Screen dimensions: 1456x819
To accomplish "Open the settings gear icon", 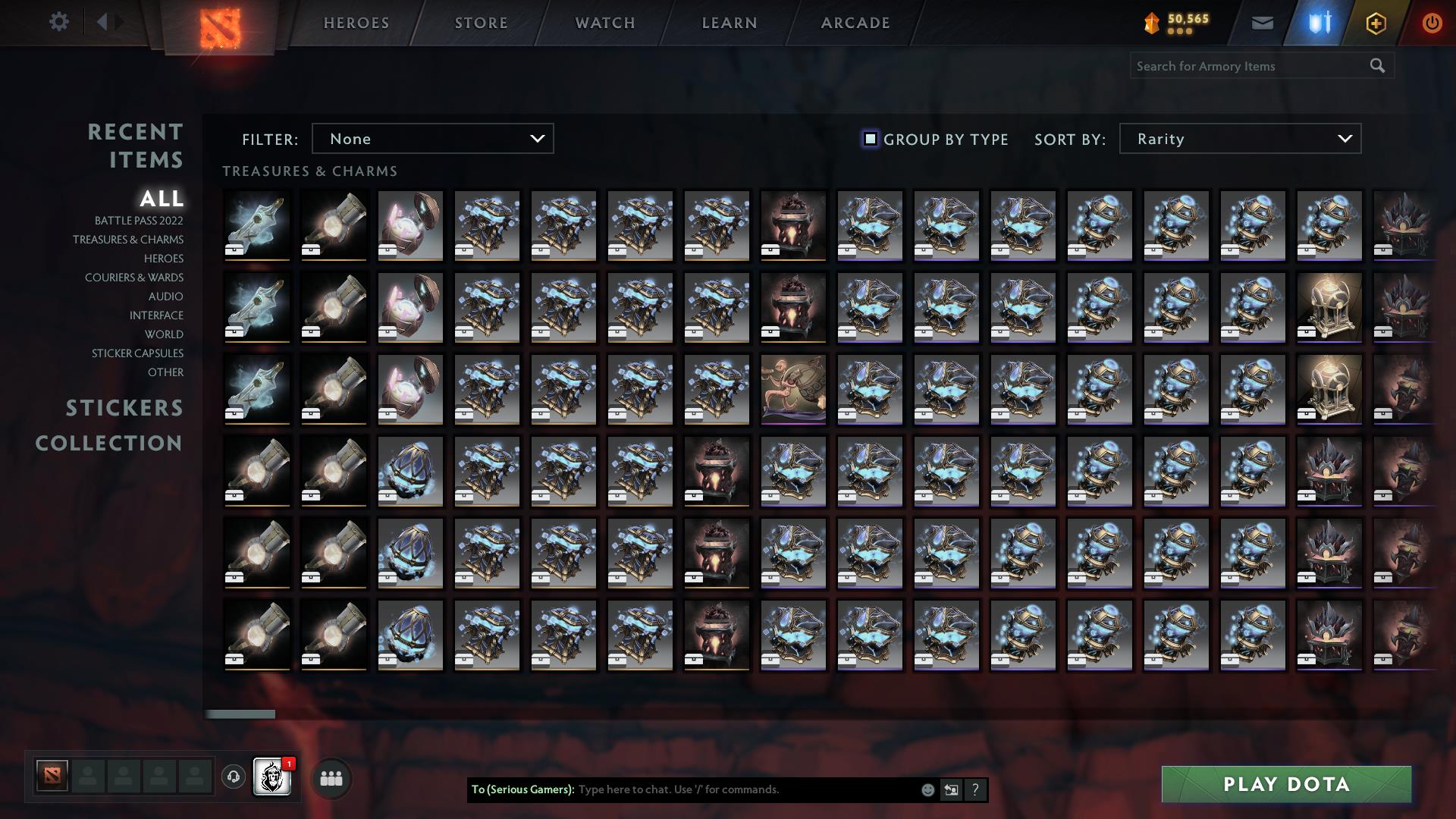I will tap(59, 22).
